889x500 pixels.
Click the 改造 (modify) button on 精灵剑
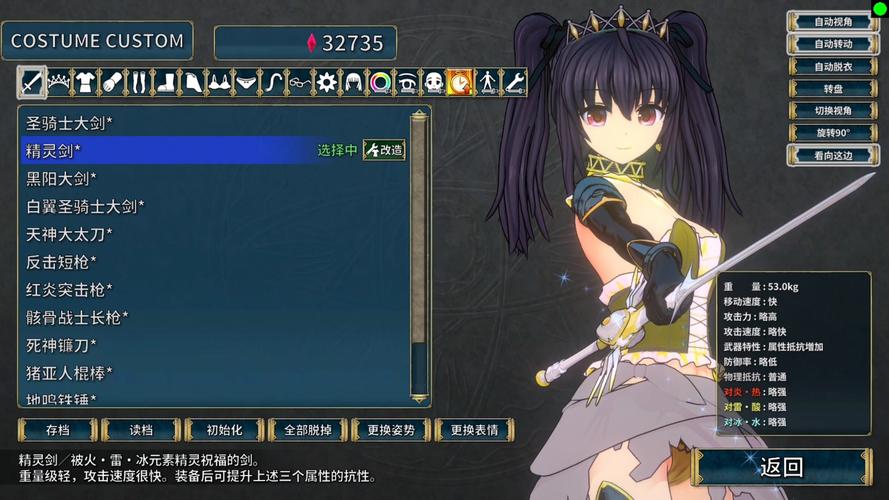[x=385, y=151]
